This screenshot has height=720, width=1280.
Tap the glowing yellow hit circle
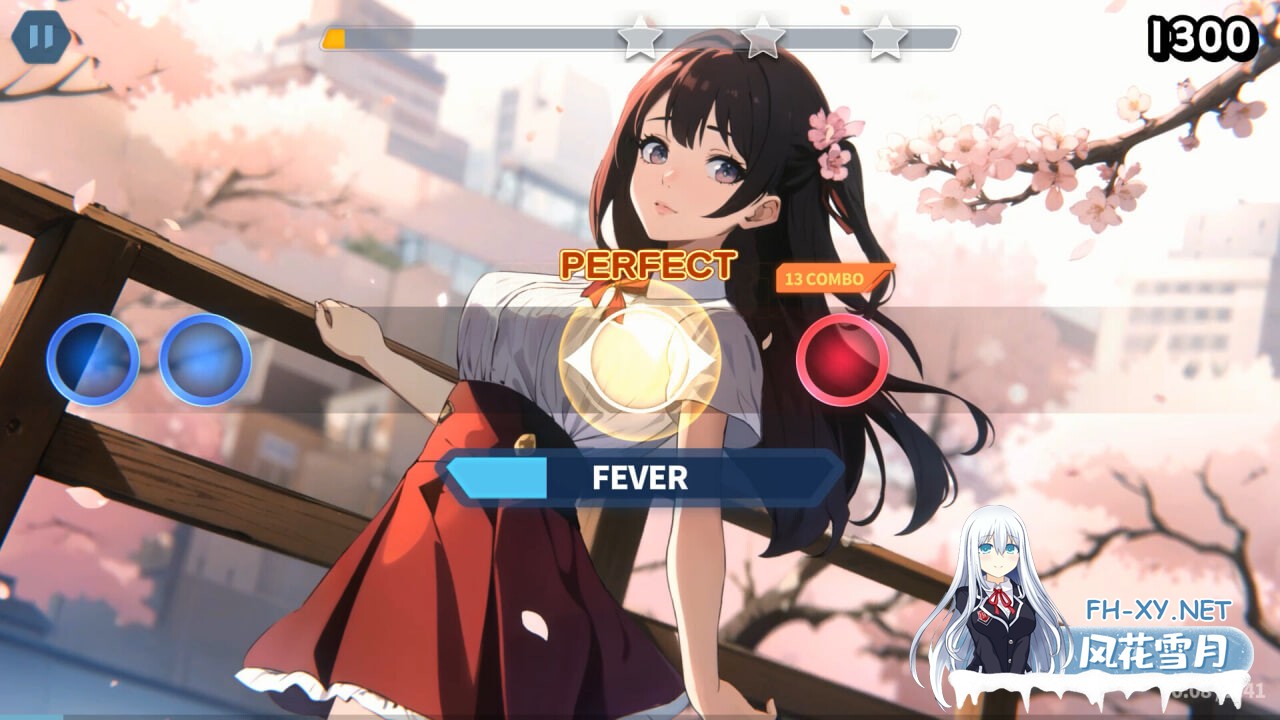[638, 360]
